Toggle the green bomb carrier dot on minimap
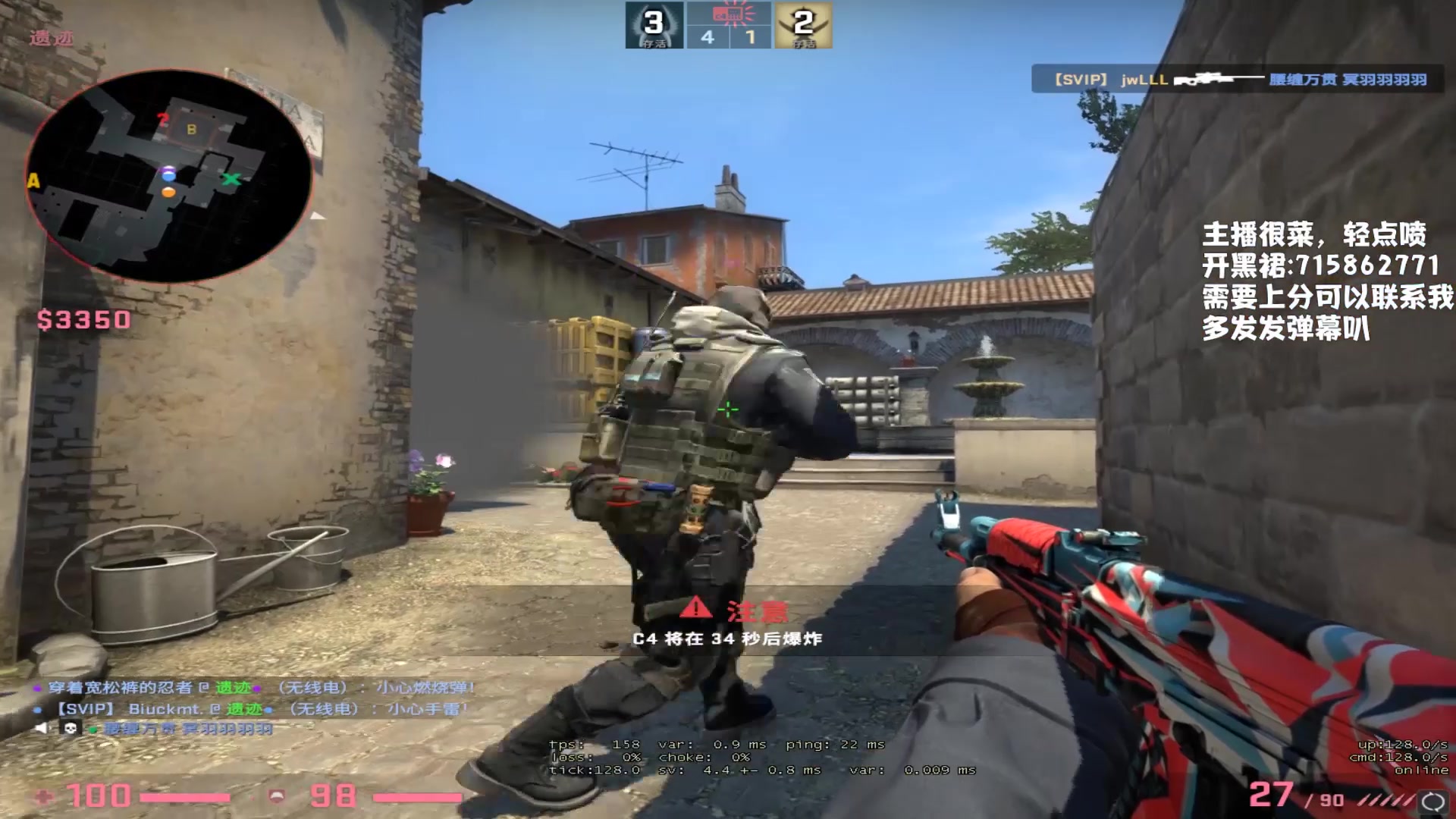 click(233, 180)
